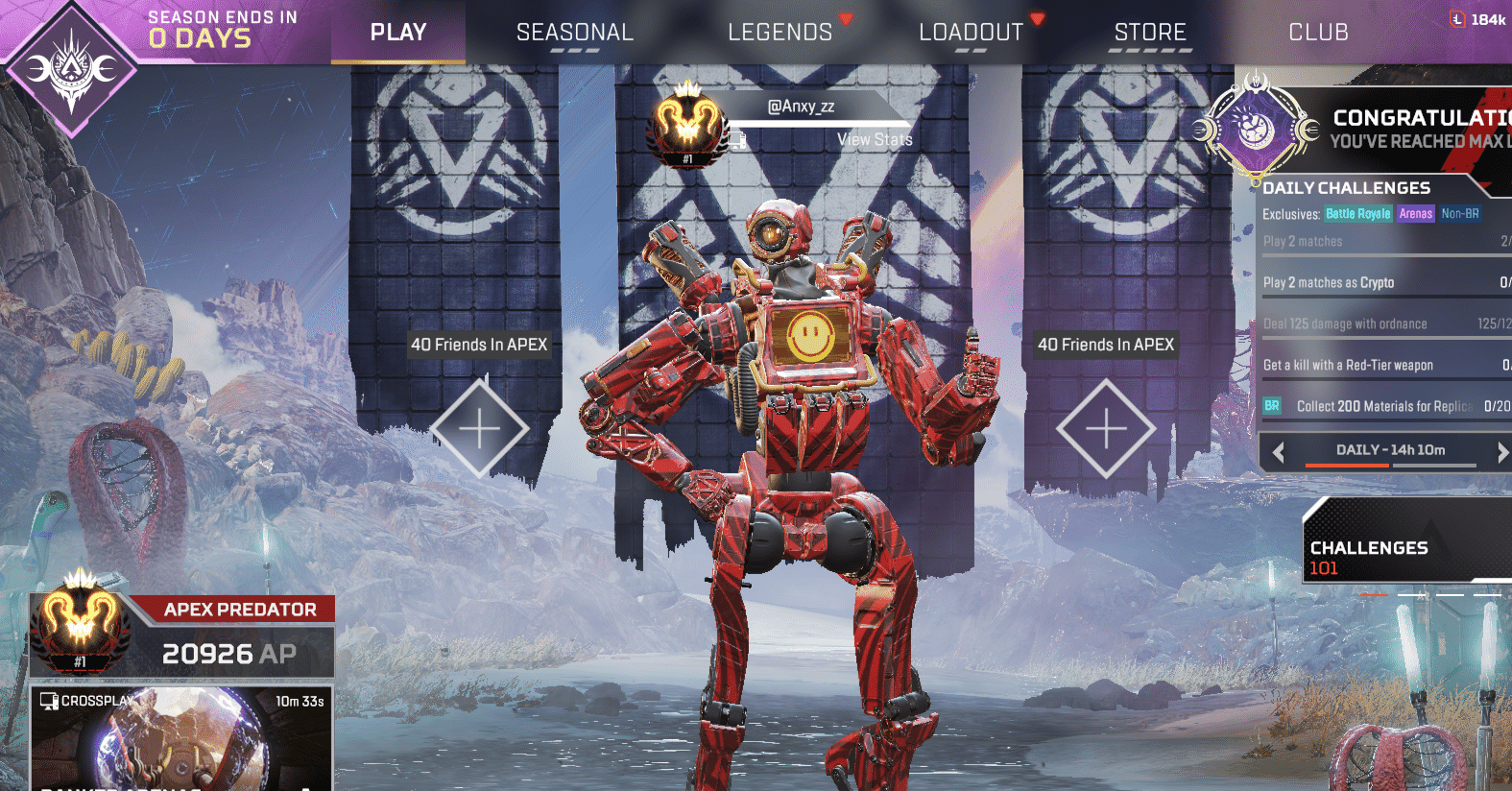The height and width of the screenshot is (791, 1512).
Task: Click the season emblem badge
Action: pyautogui.click(x=70, y=68)
